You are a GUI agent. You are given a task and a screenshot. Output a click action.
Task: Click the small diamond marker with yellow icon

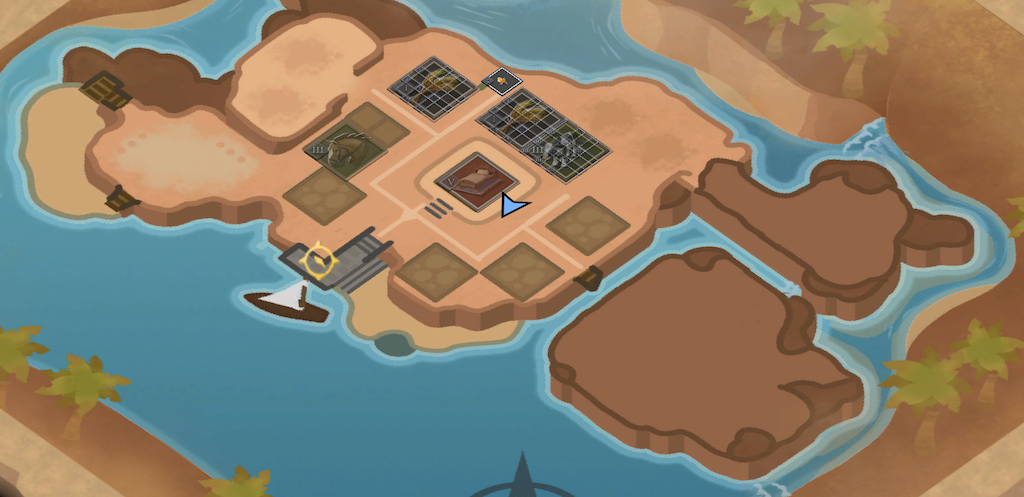click(x=499, y=79)
